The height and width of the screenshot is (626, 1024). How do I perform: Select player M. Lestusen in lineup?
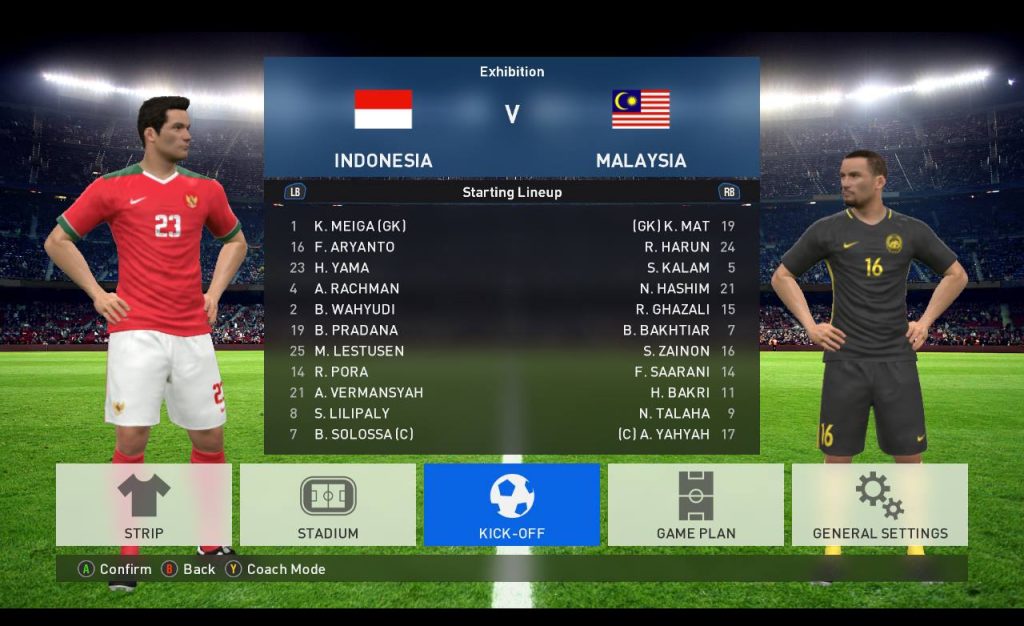[359, 351]
